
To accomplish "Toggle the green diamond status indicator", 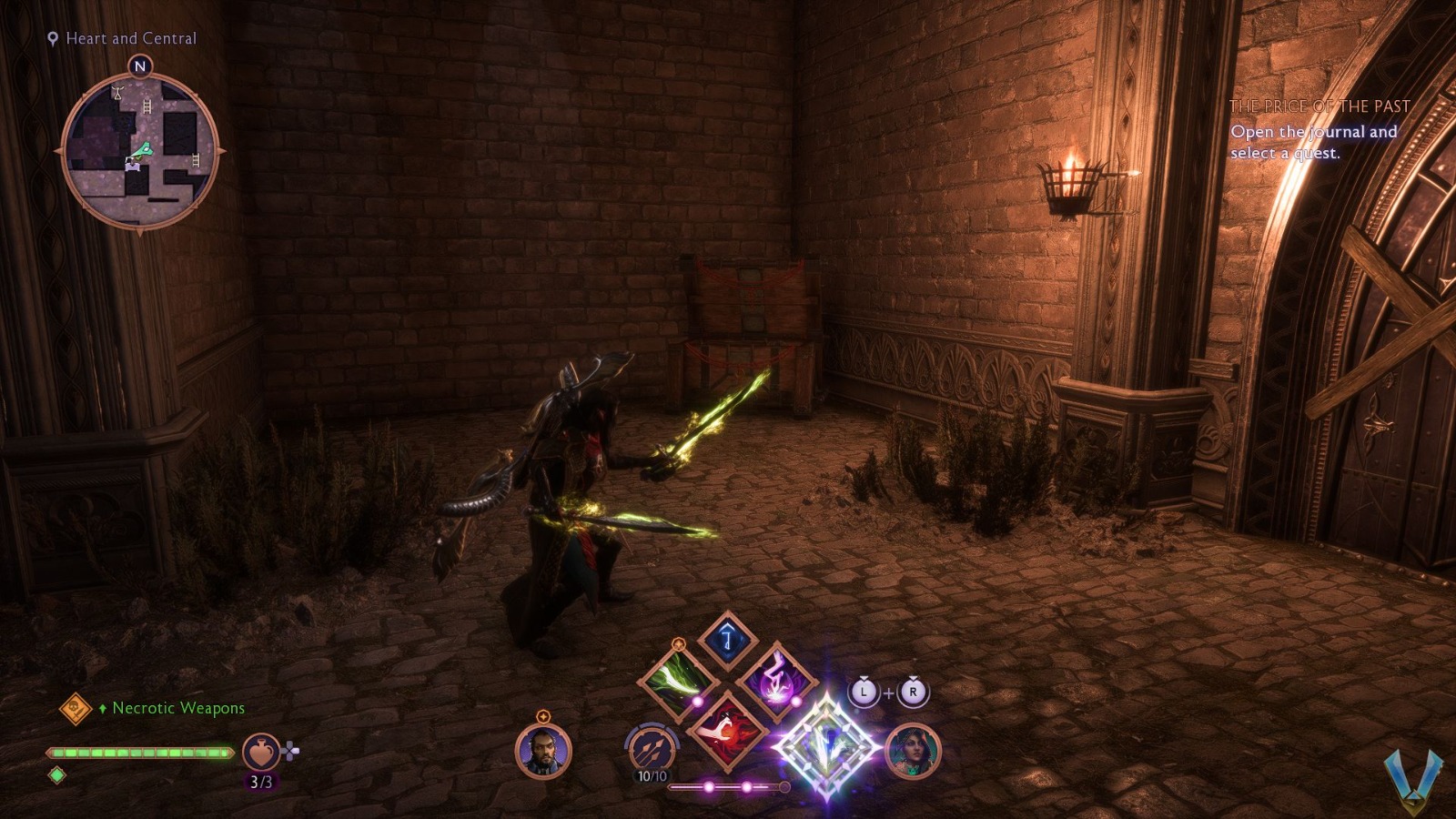I will point(56,777).
